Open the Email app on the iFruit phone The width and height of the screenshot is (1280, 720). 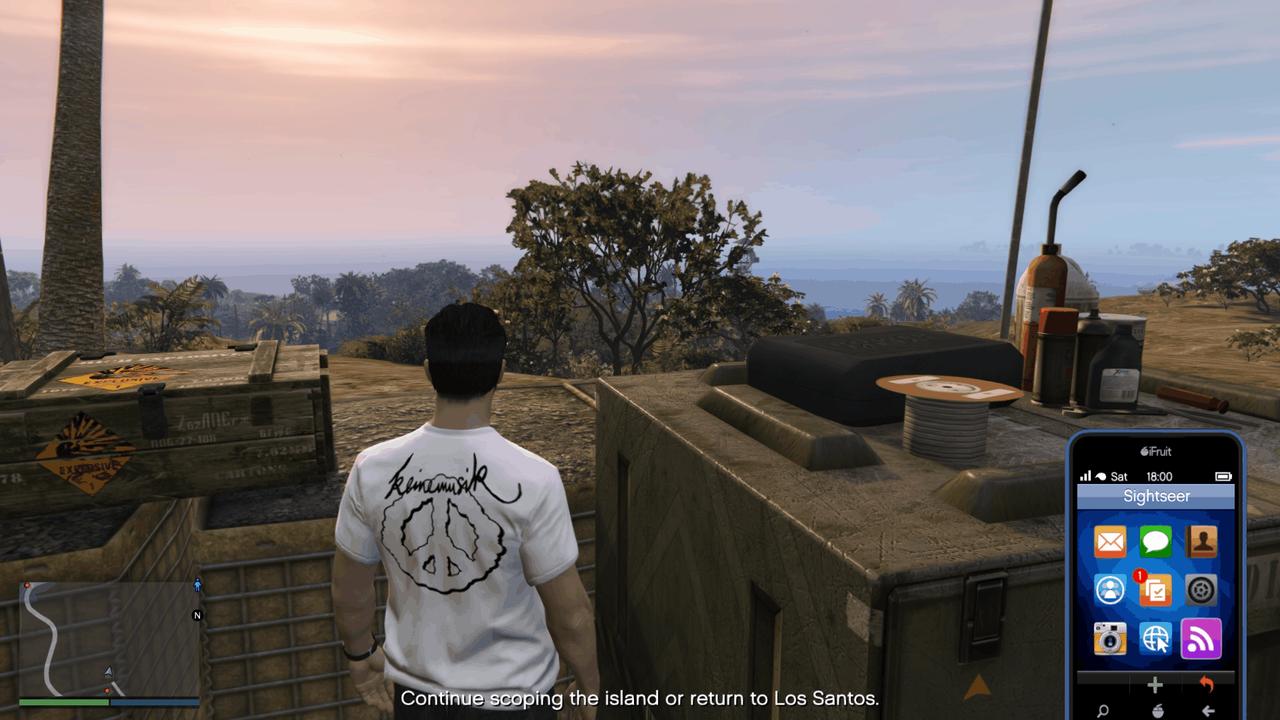pos(1110,541)
